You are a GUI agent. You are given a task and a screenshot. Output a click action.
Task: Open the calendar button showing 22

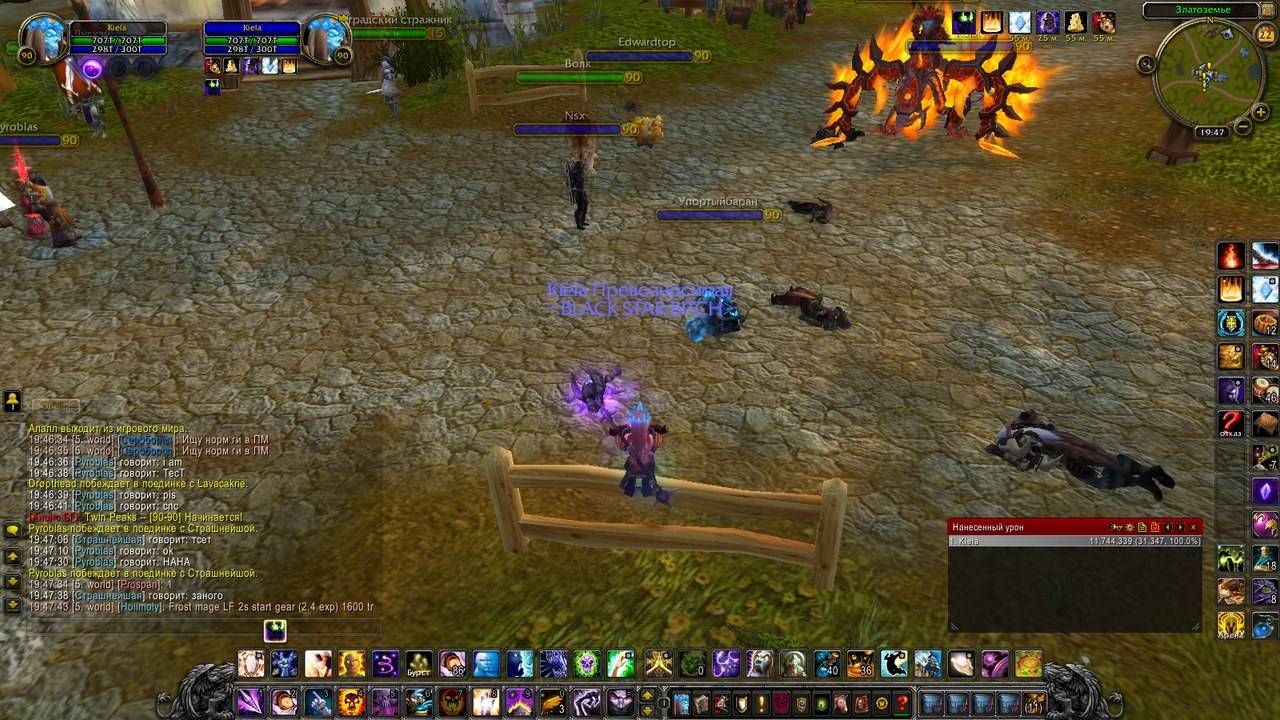coord(1265,35)
